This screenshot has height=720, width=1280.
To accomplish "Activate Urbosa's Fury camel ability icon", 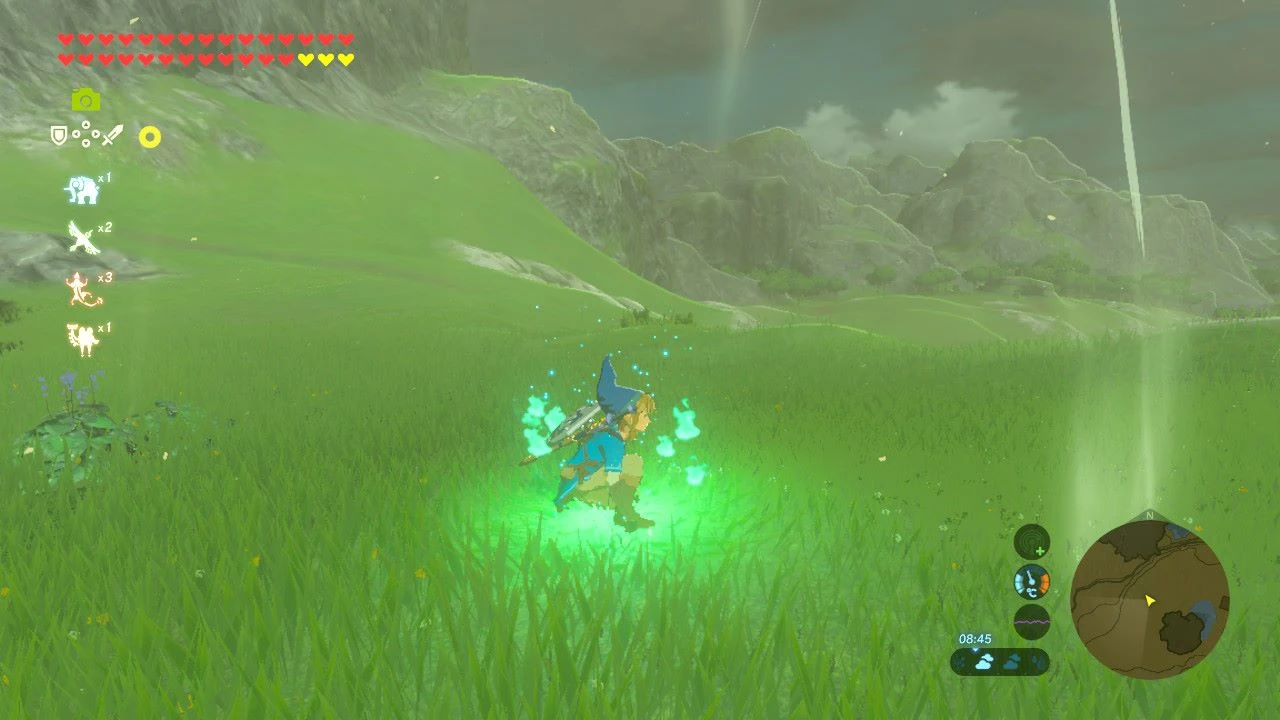I will pyautogui.click(x=81, y=335).
